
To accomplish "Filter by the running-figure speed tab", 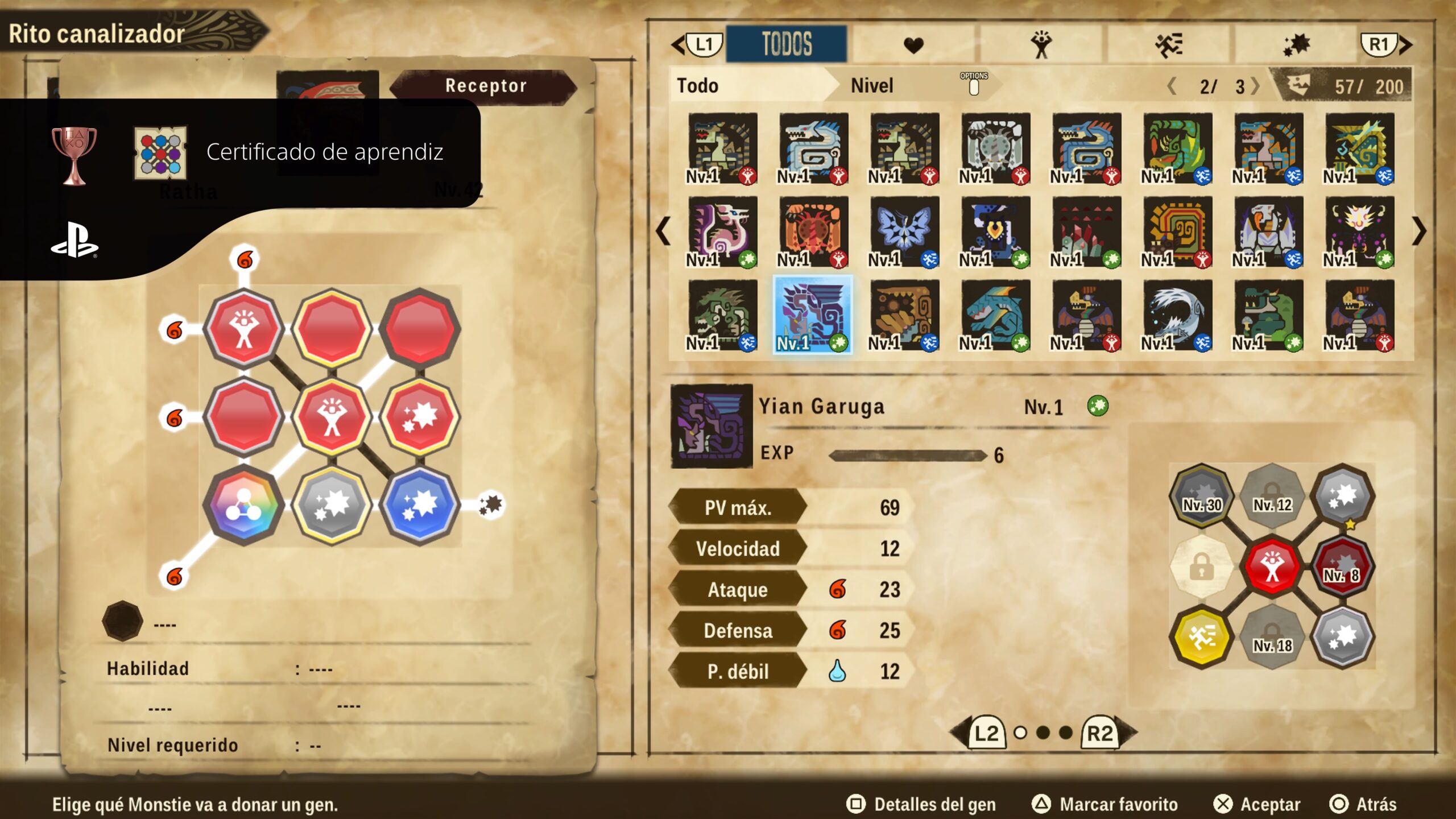I will pos(1168,44).
